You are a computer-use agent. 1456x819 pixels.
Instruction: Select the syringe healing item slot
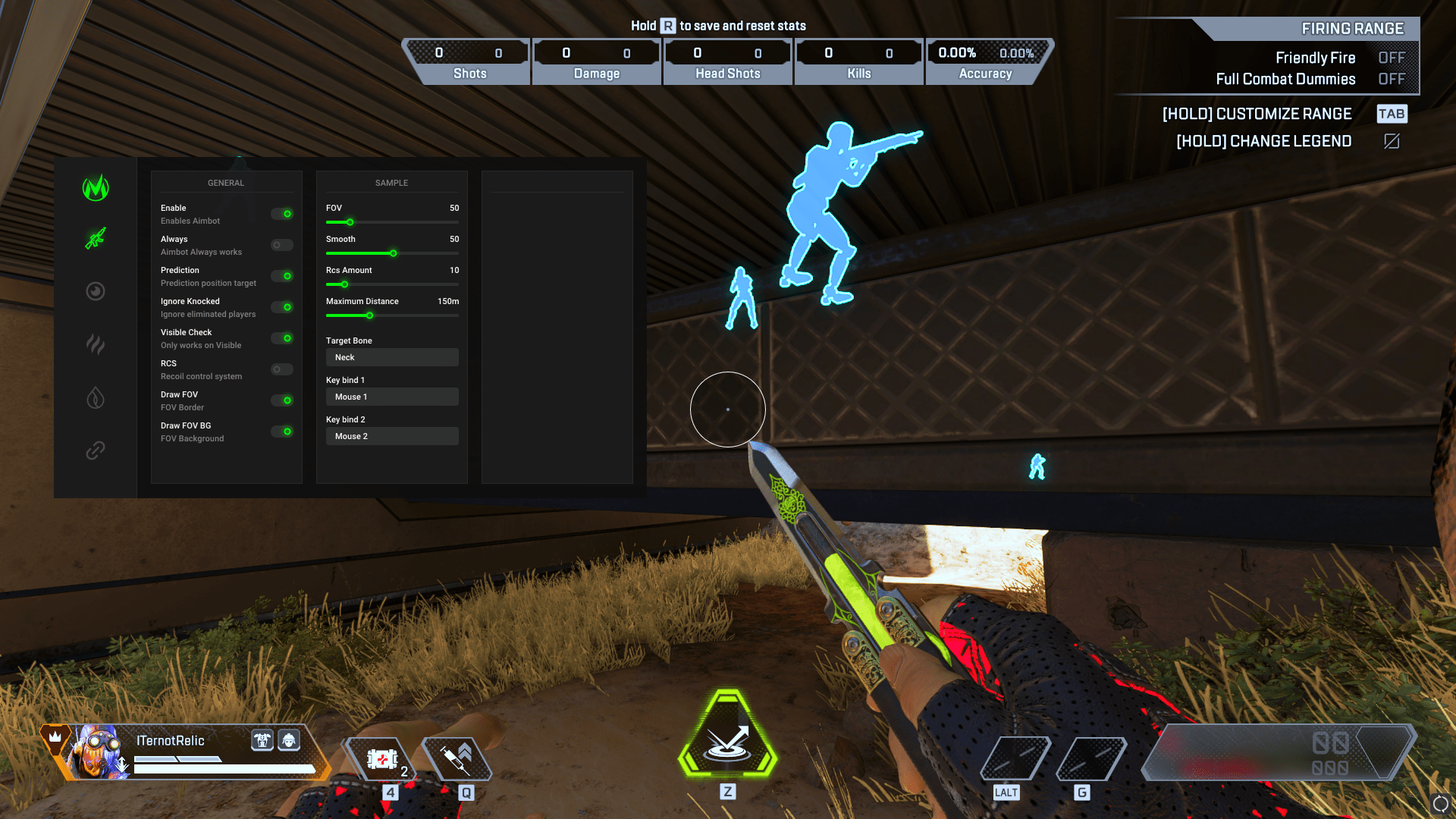tap(457, 759)
